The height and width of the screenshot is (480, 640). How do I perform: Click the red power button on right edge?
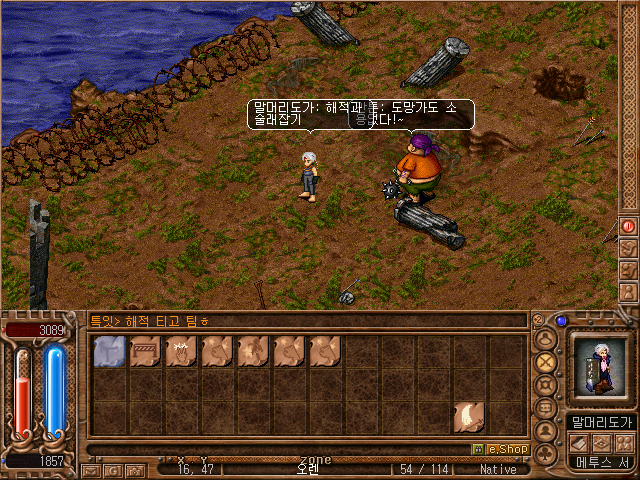(629, 227)
